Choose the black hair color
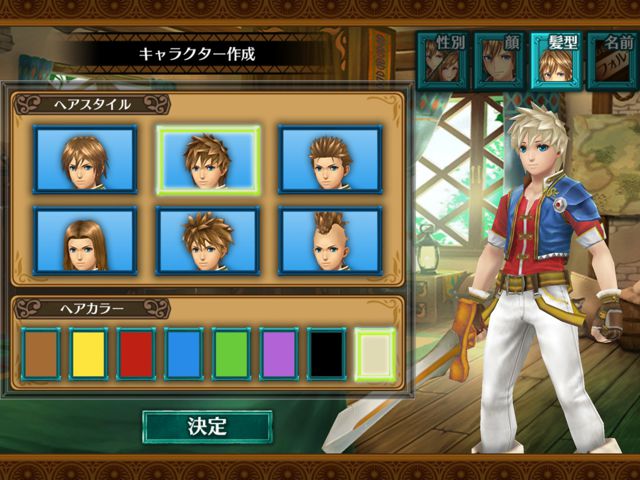 [327, 353]
